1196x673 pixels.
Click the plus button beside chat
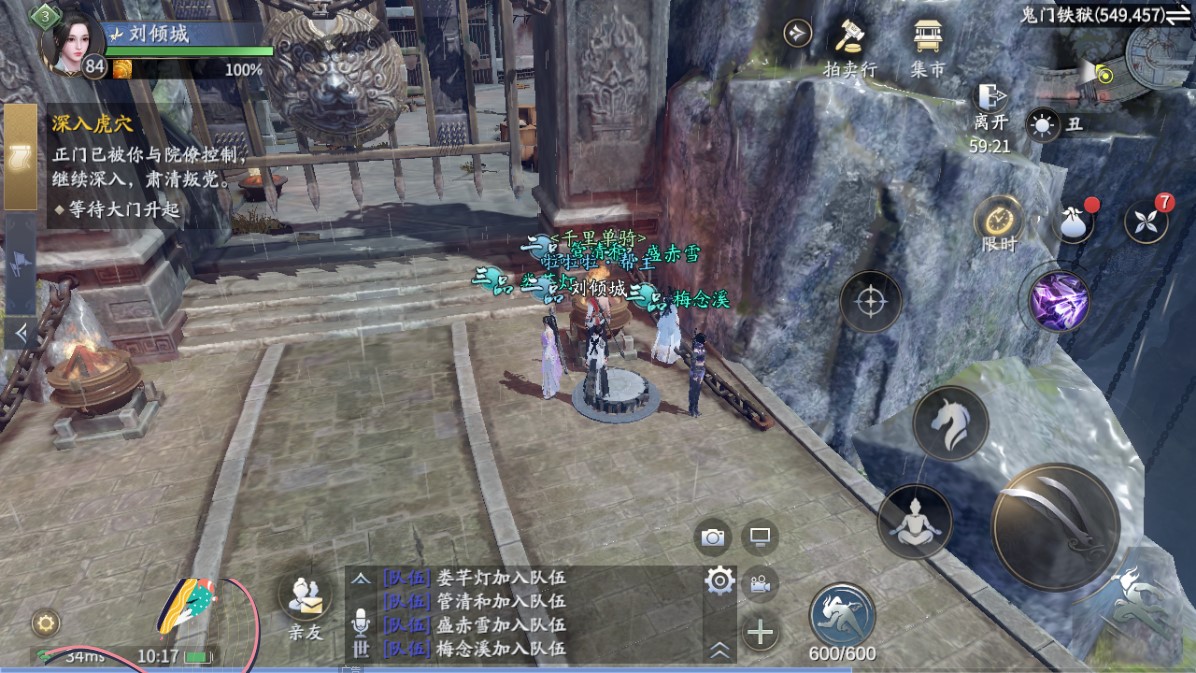(x=760, y=632)
